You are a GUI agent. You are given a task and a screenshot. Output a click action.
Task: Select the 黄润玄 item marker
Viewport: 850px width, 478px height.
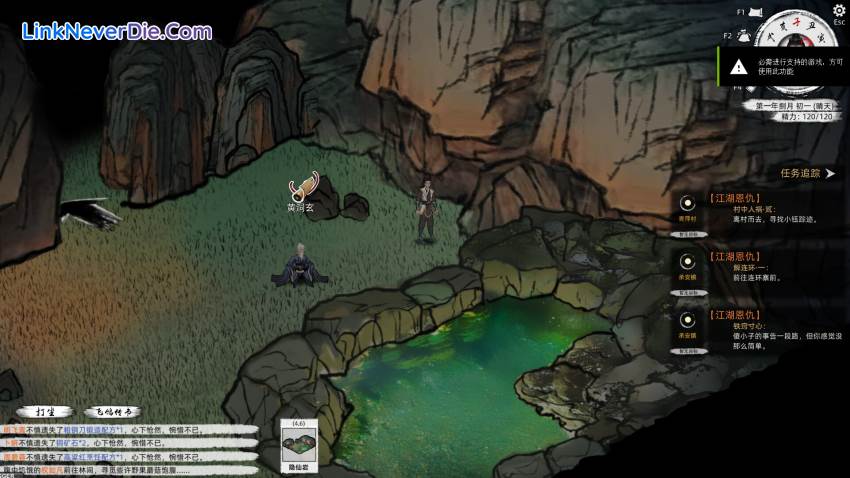[302, 187]
